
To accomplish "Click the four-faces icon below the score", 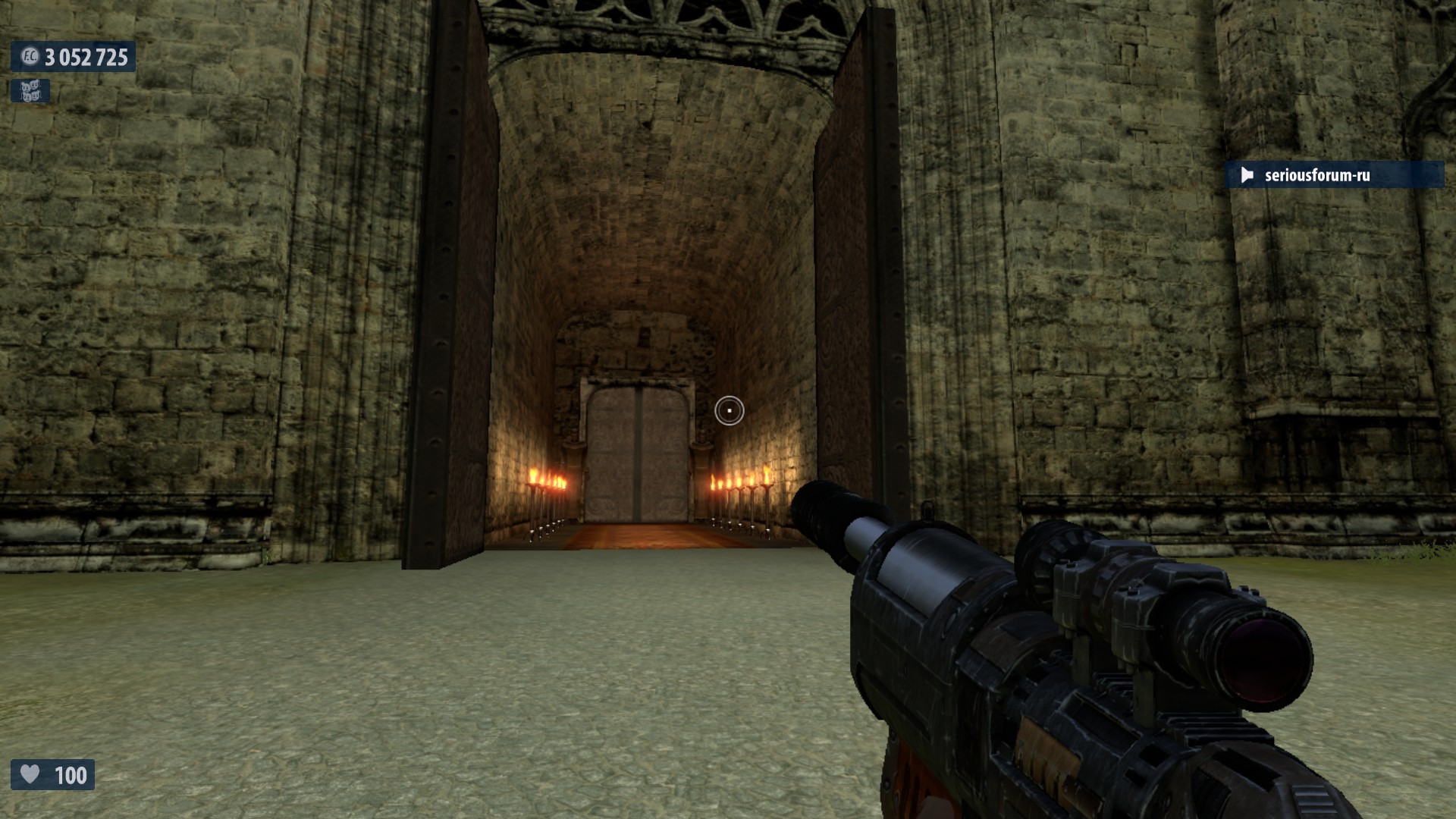I will click(x=30, y=91).
